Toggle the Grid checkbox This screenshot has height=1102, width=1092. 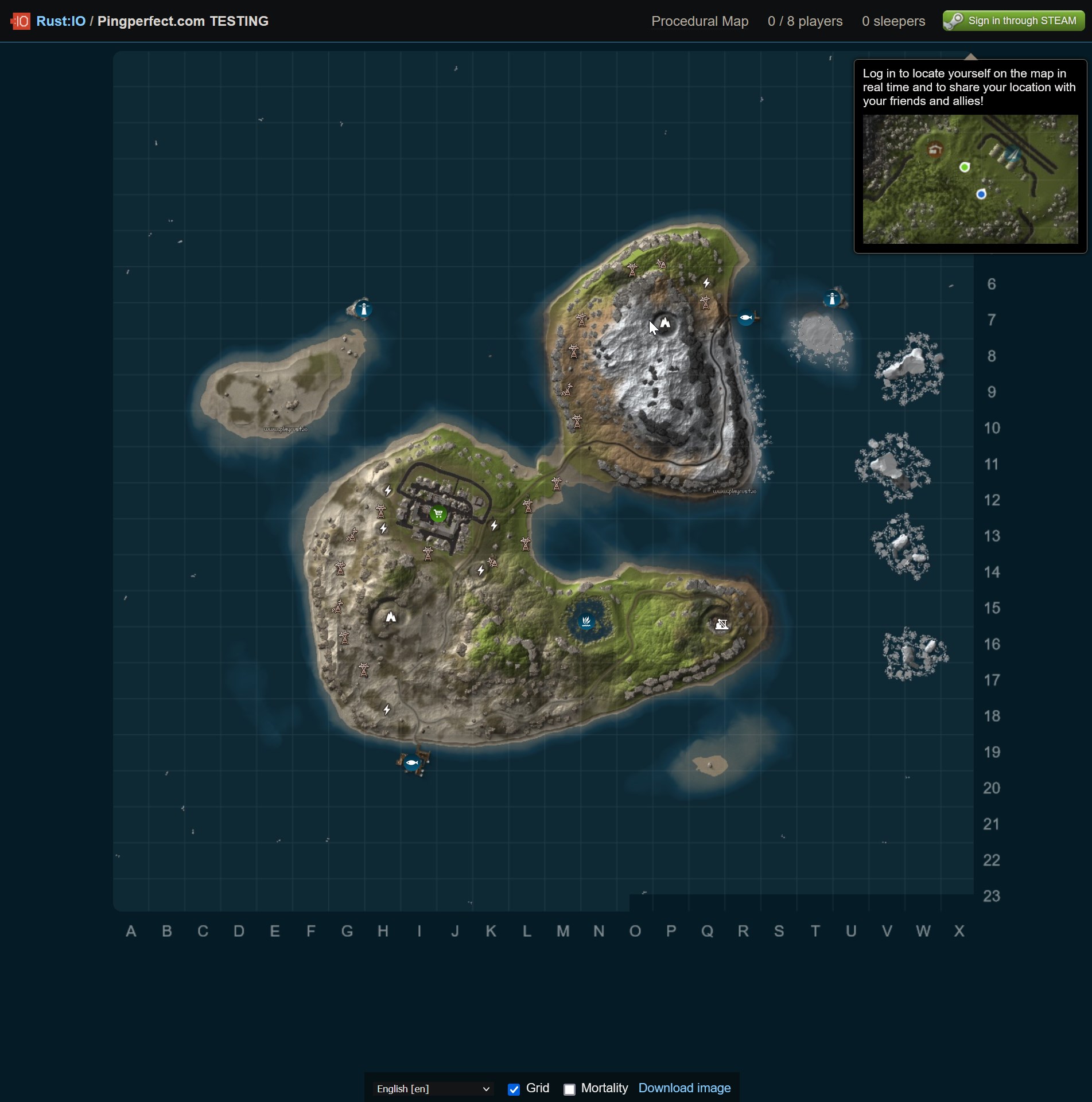pyautogui.click(x=514, y=1089)
